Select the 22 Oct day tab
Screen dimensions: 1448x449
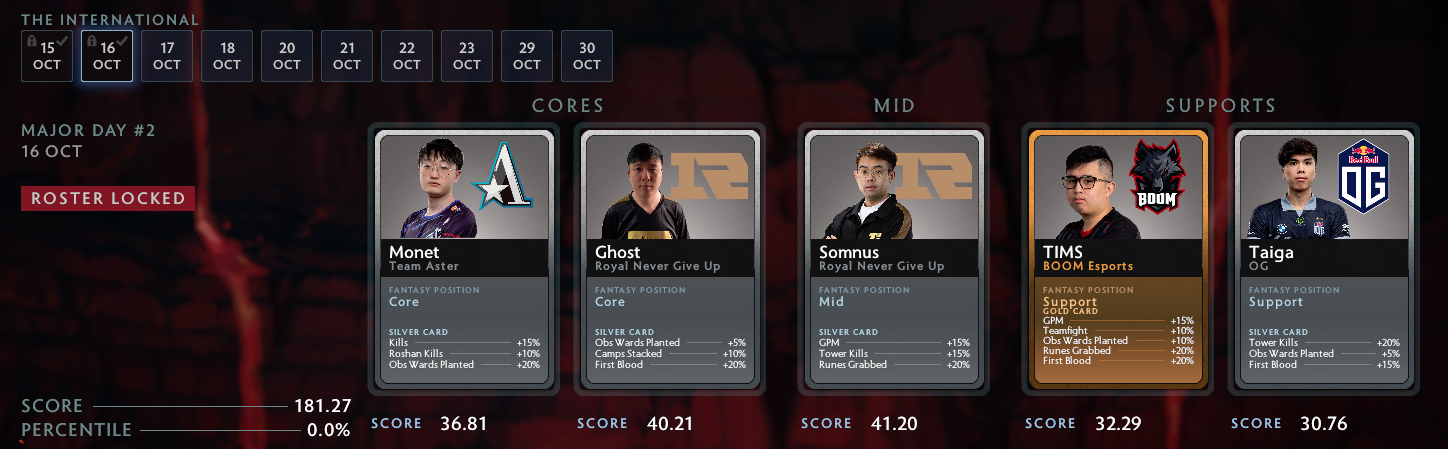[x=407, y=56]
